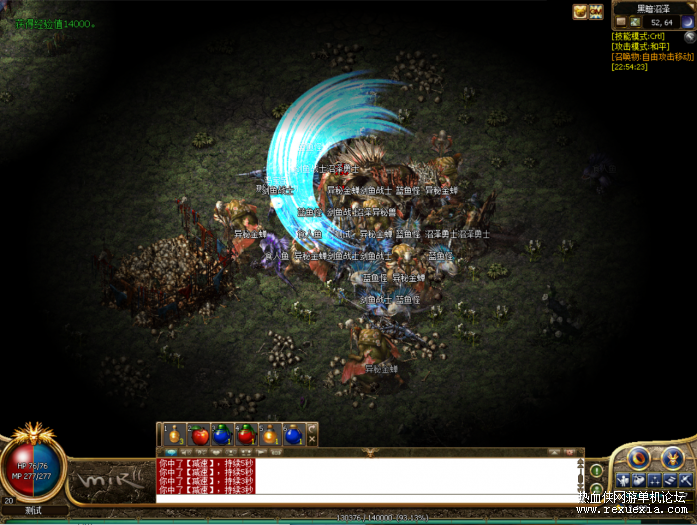Click the golden bear icon button

click(x=580, y=12)
